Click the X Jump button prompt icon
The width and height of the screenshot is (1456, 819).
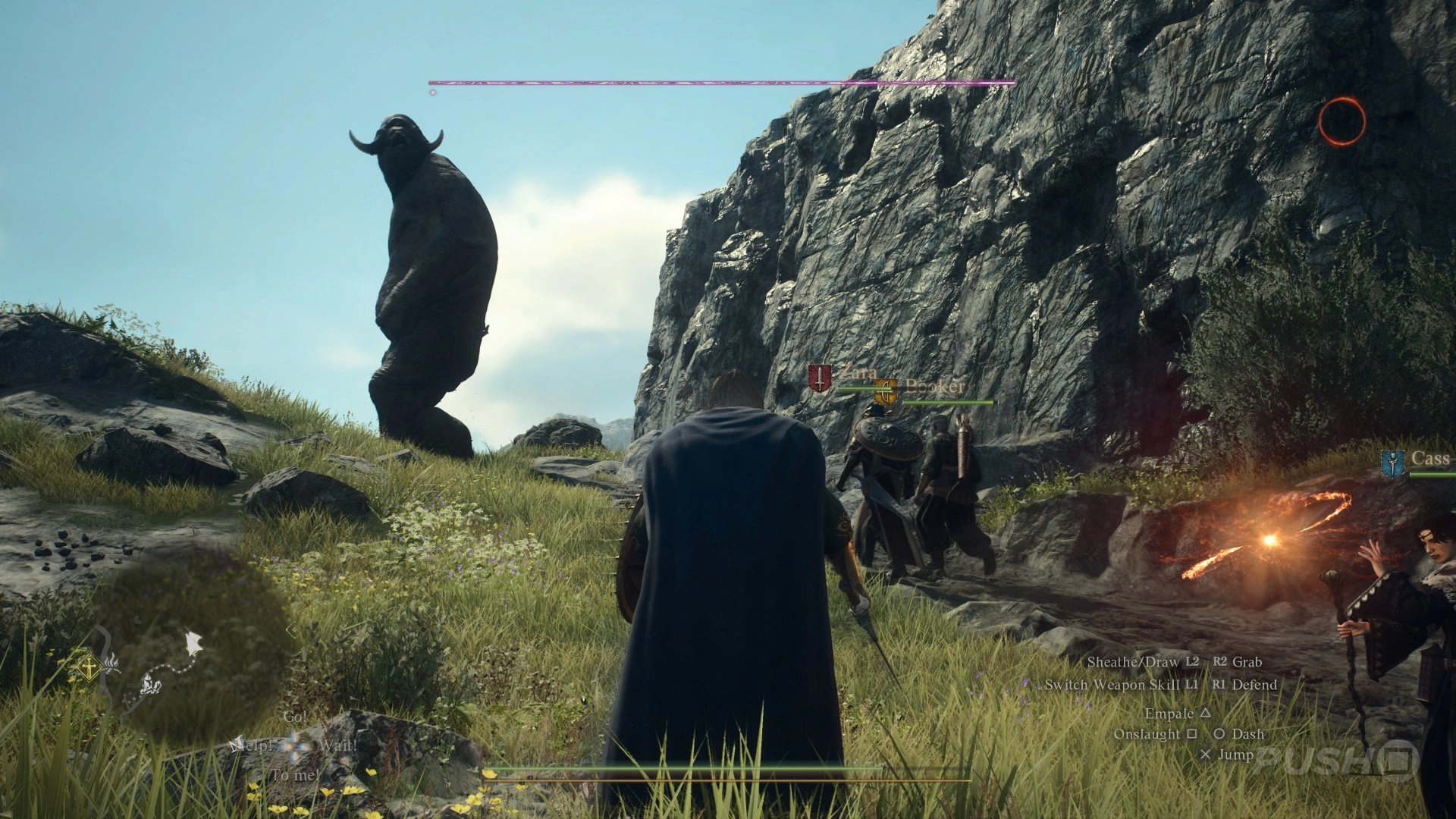pos(1207,755)
